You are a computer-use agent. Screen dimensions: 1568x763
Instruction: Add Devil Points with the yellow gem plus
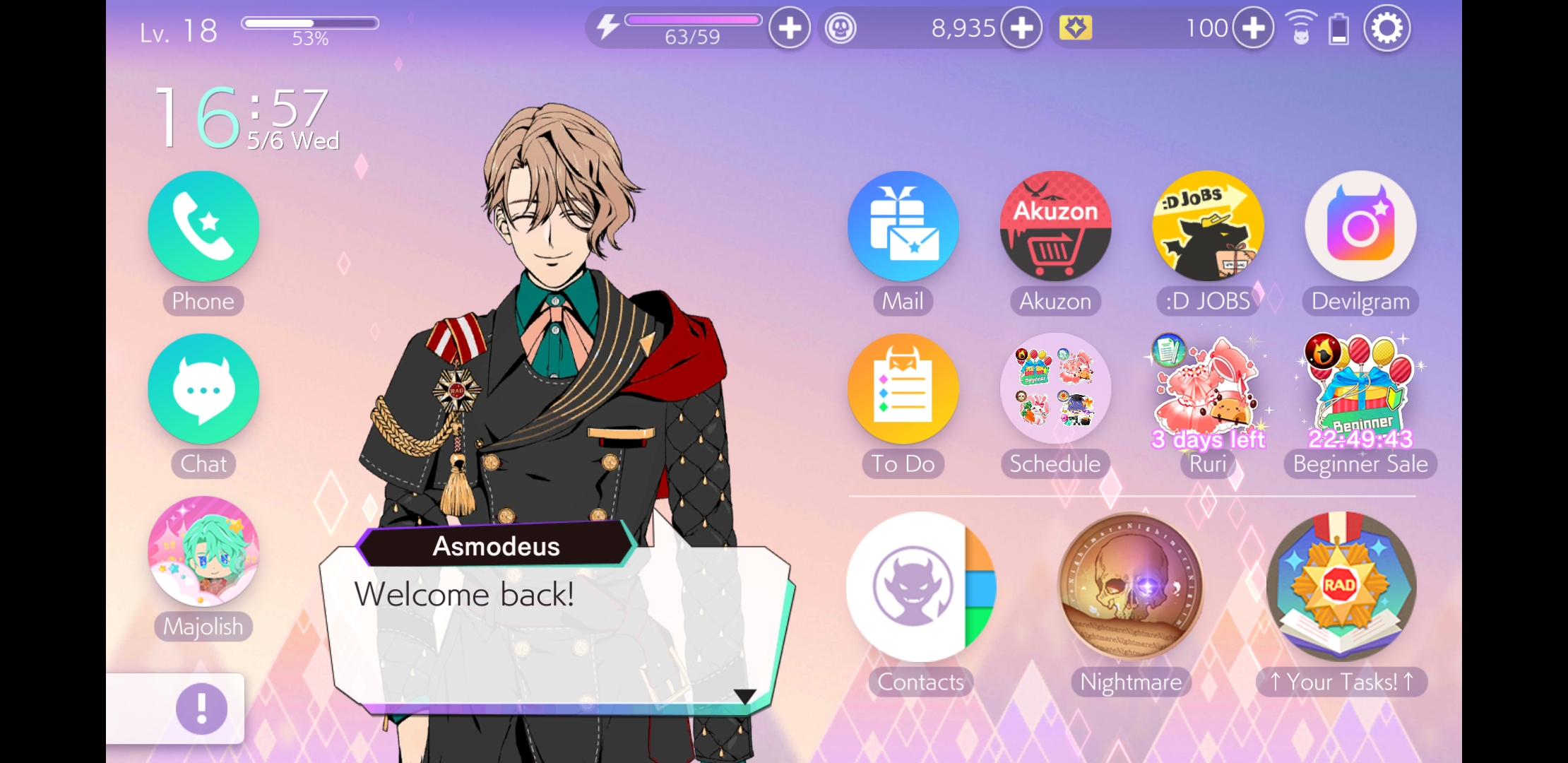1253,29
